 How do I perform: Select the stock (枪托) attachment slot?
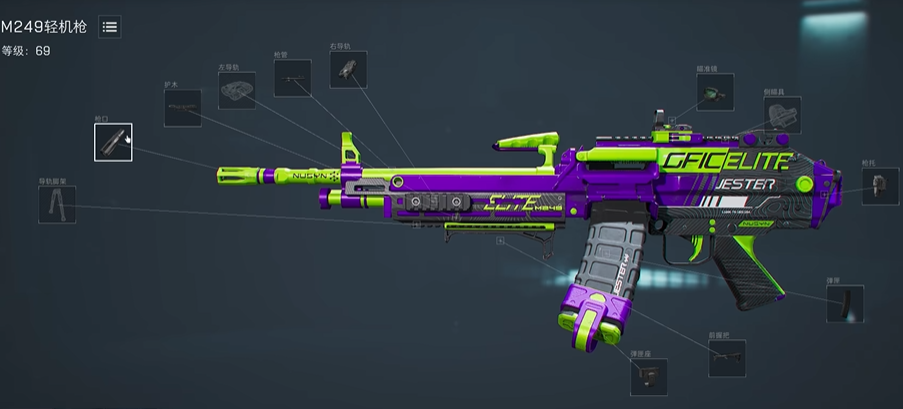[880, 186]
